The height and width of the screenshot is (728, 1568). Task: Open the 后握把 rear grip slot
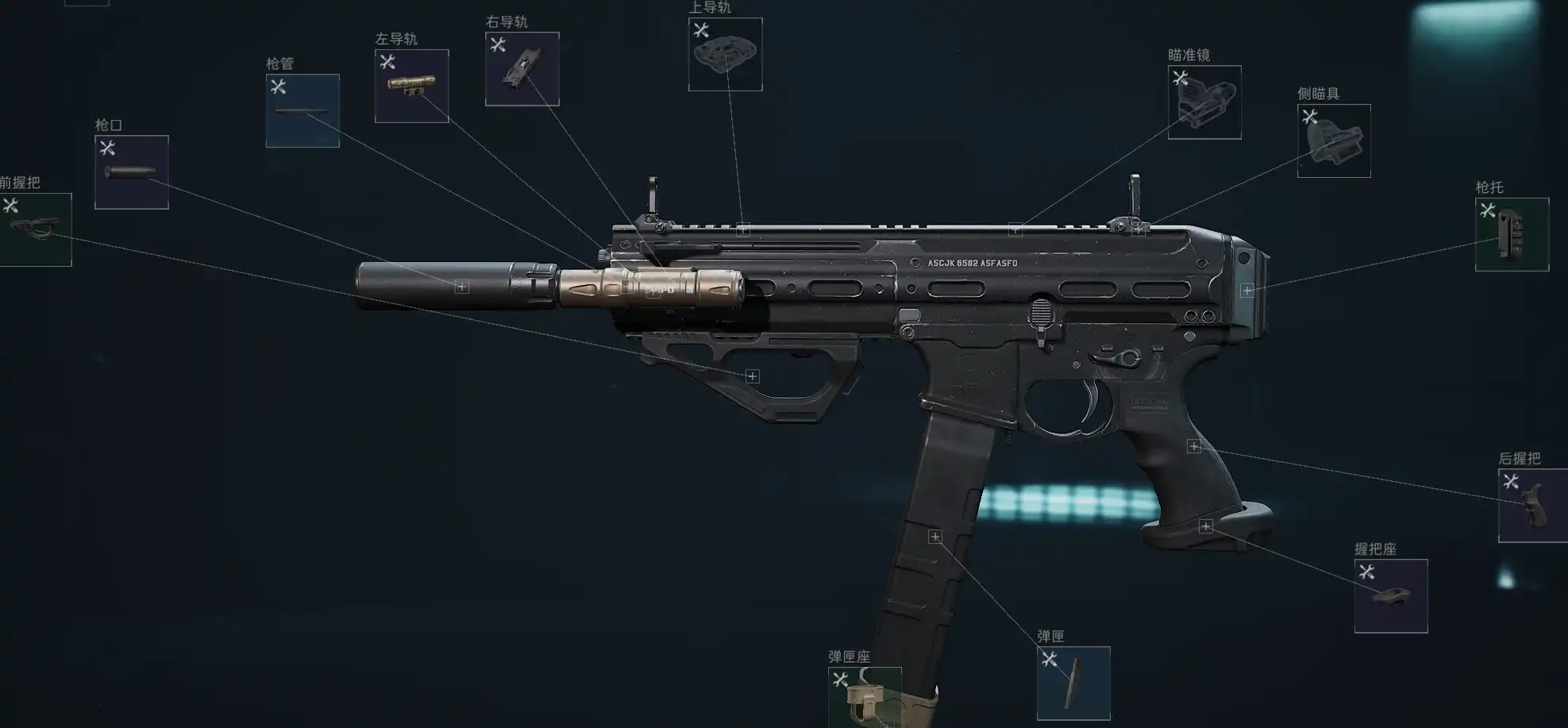pos(1532,506)
